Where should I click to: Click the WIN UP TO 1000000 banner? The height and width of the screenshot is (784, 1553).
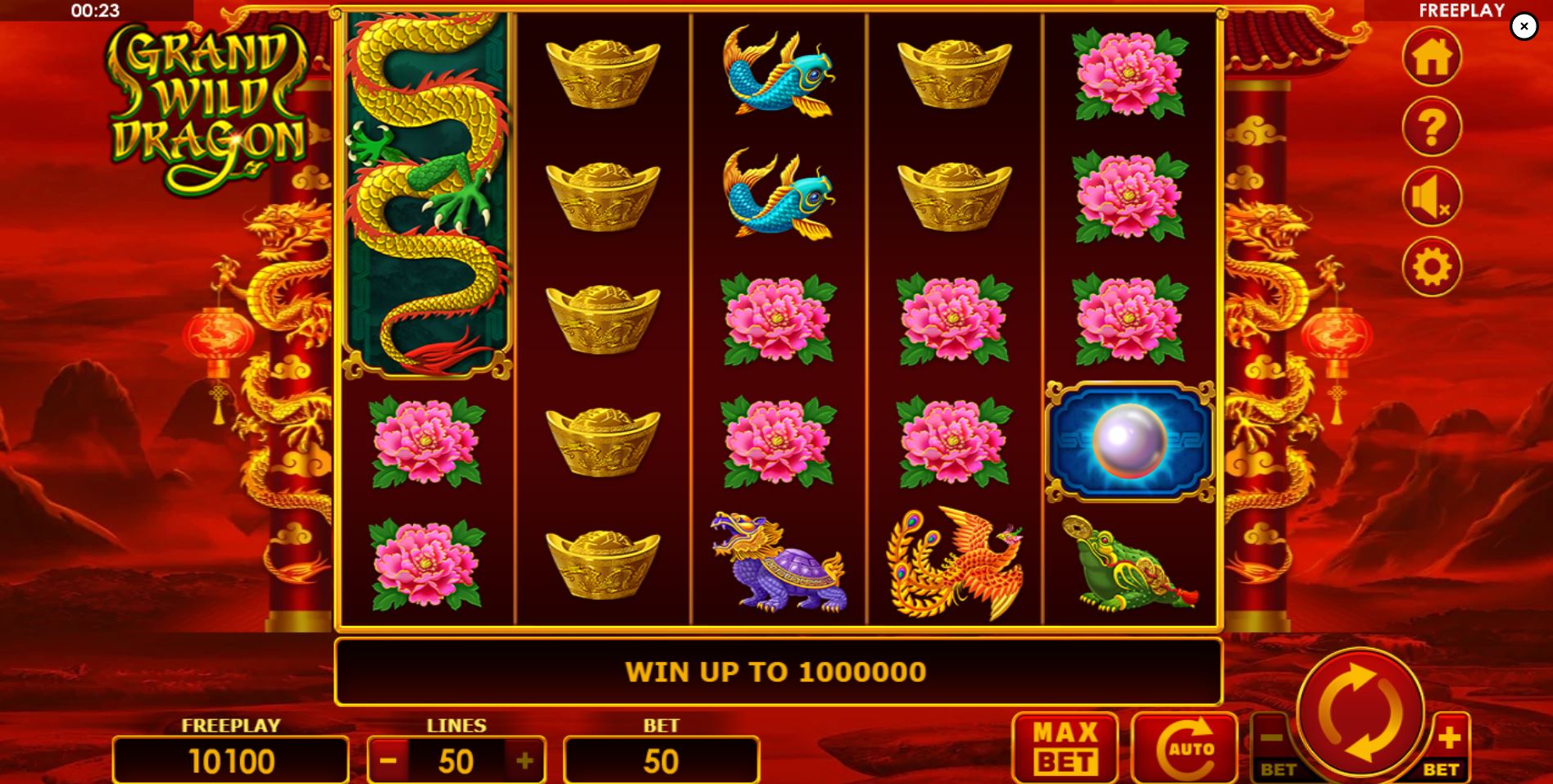[x=776, y=671]
